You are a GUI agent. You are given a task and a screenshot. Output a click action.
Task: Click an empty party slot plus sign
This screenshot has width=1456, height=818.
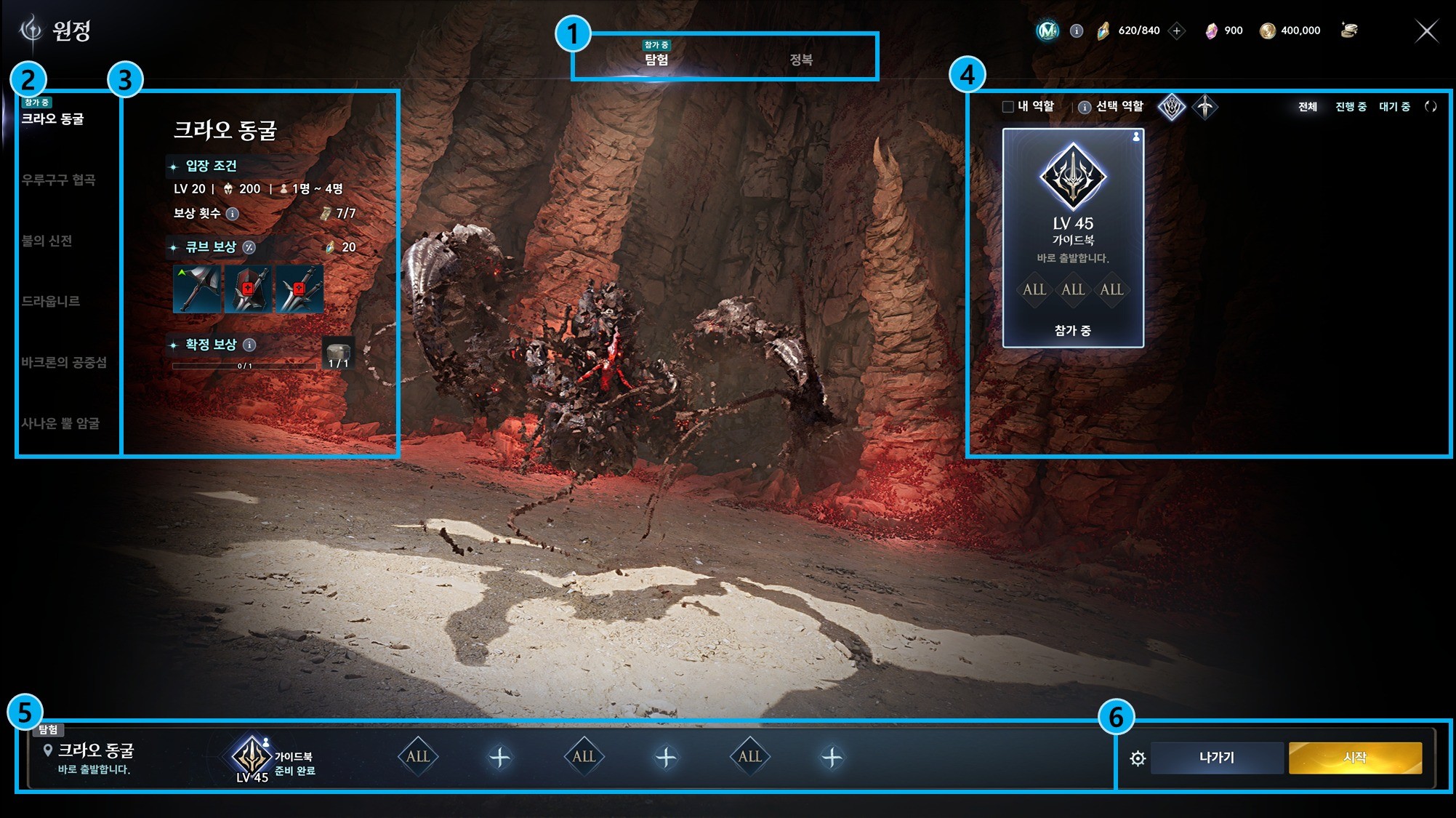tap(499, 755)
